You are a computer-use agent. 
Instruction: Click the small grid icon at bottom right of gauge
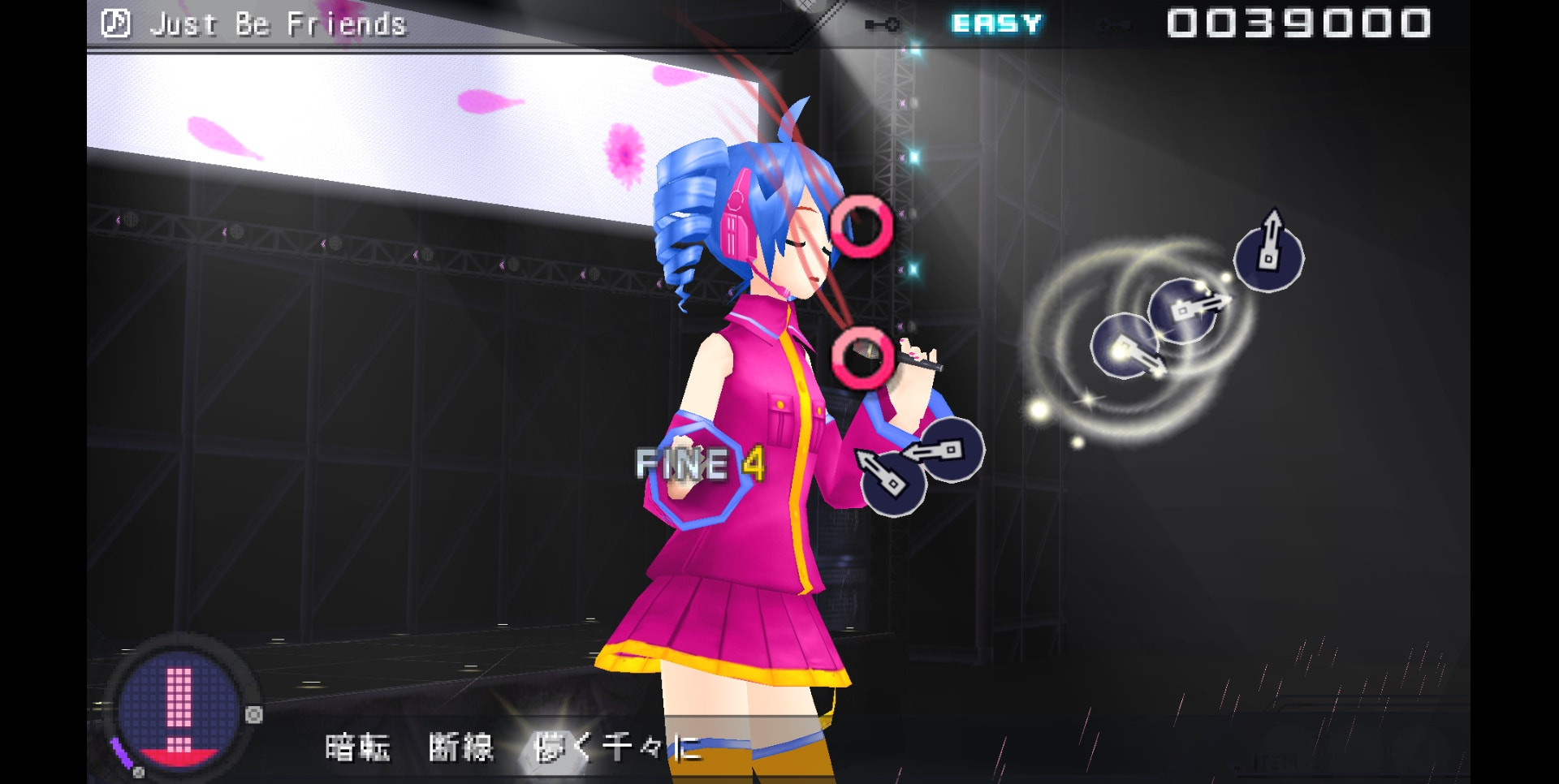coord(139,774)
